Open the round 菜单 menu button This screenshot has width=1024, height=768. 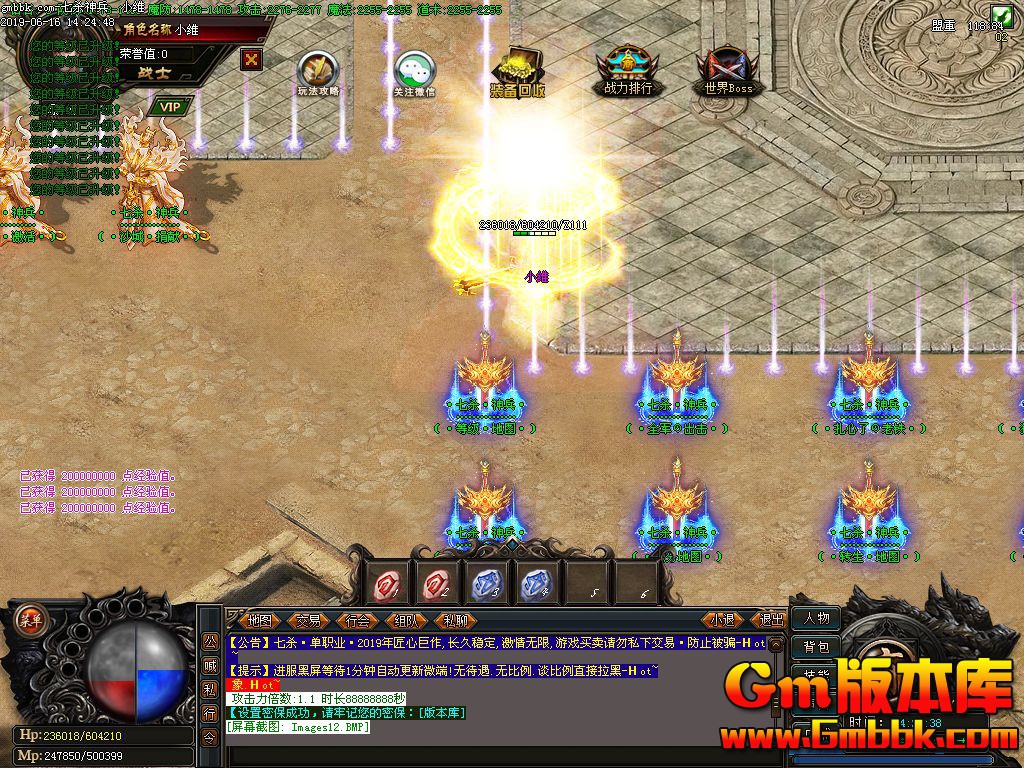(31, 618)
